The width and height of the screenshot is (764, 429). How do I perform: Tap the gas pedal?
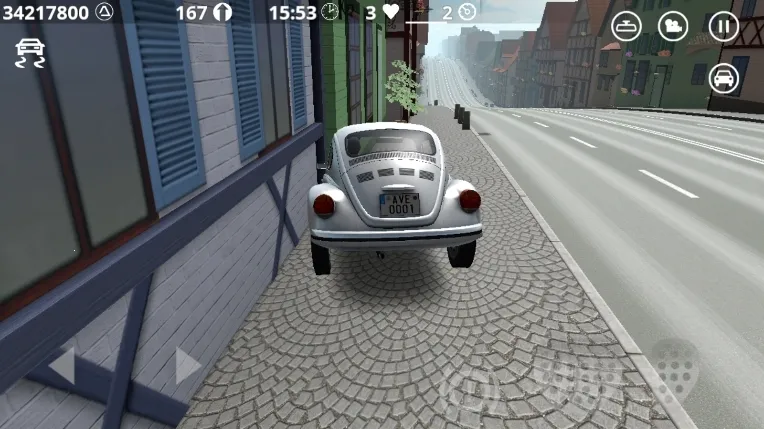(676, 368)
